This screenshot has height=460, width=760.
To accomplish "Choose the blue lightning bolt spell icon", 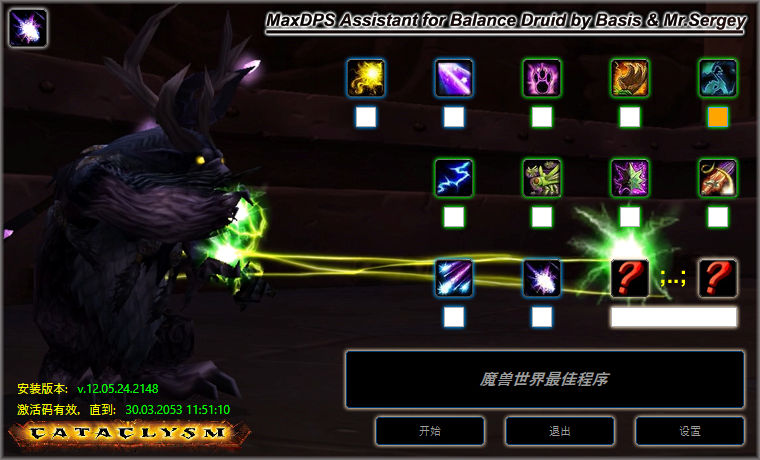I will click(x=454, y=178).
